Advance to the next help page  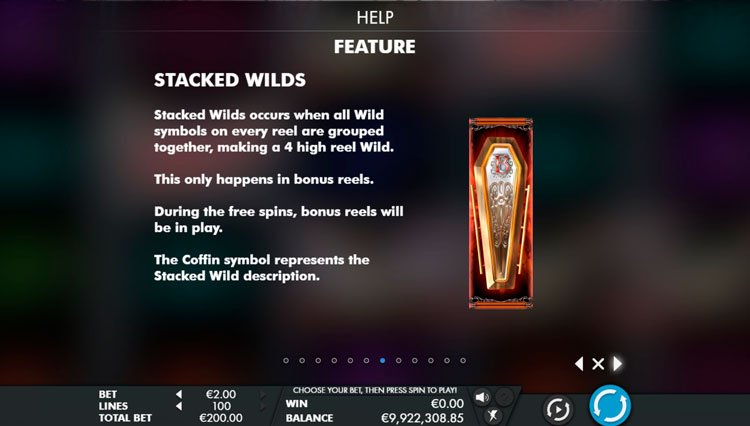click(x=618, y=364)
